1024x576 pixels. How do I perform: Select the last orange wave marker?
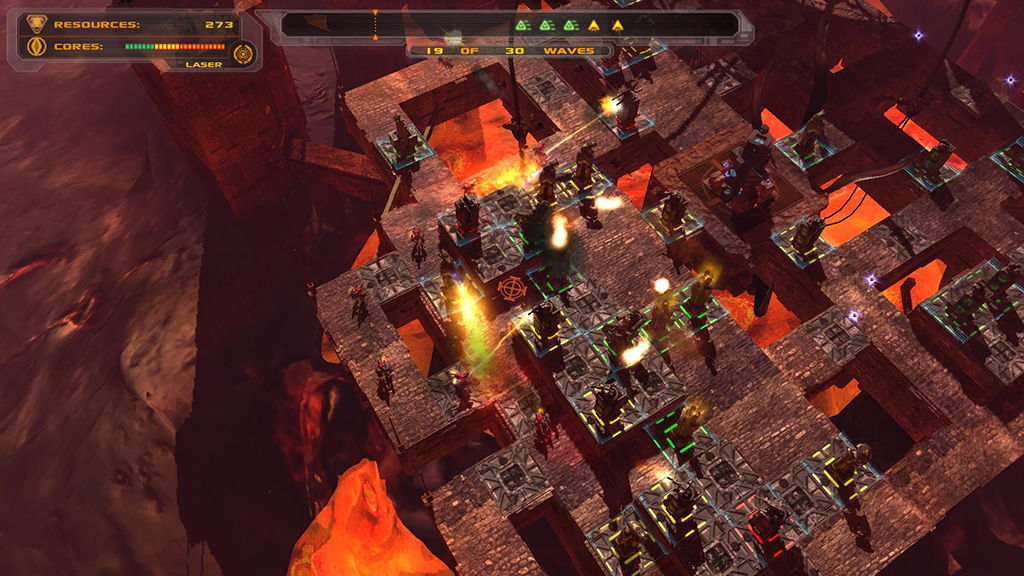pyautogui.click(x=618, y=25)
